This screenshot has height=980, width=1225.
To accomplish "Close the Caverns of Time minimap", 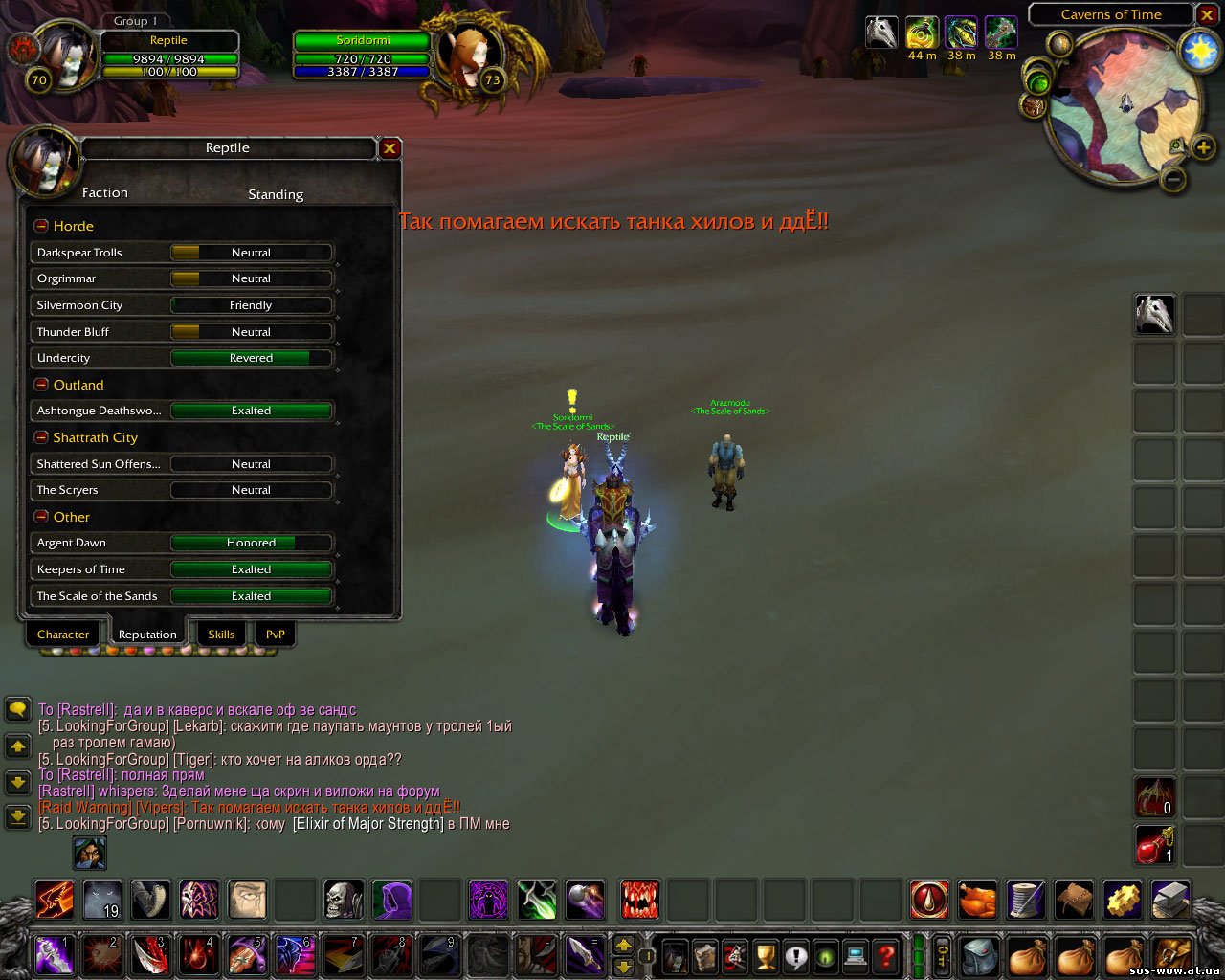I will point(1207,14).
